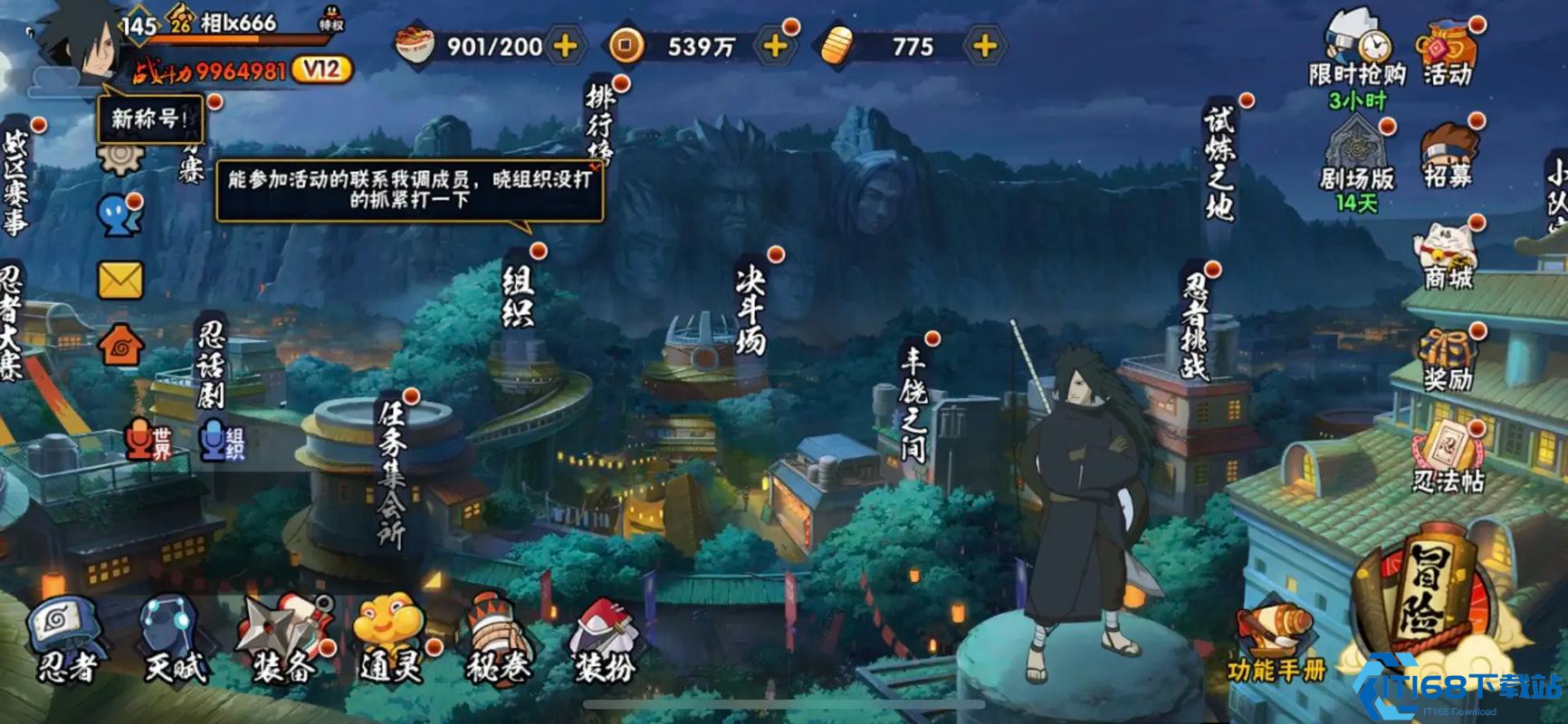Open the 忍法帖 ninja pass
Image resolution: width=1568 pixels, height=724 pixels.
(x=1448, y=457)
